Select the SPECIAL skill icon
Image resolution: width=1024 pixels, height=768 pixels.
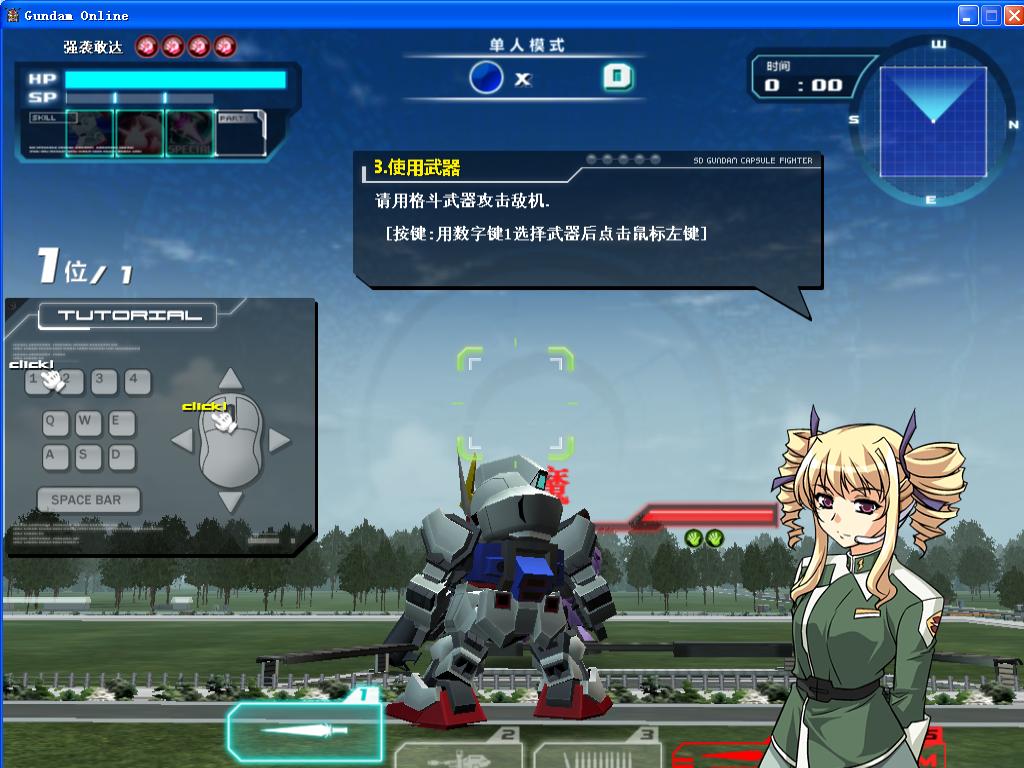coord(190,134)
